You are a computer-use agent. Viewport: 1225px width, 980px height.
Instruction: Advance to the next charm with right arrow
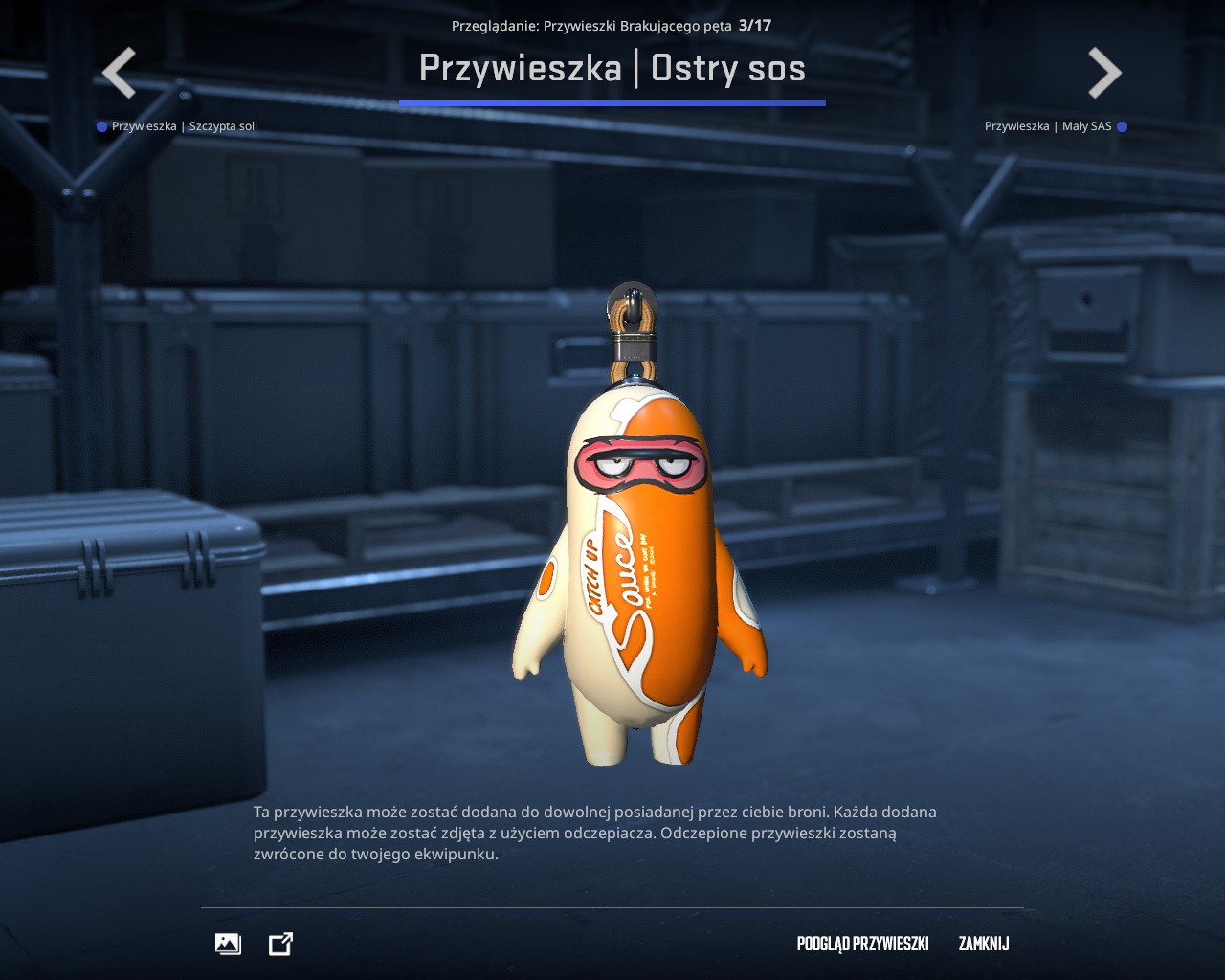tap(1104, 73)
